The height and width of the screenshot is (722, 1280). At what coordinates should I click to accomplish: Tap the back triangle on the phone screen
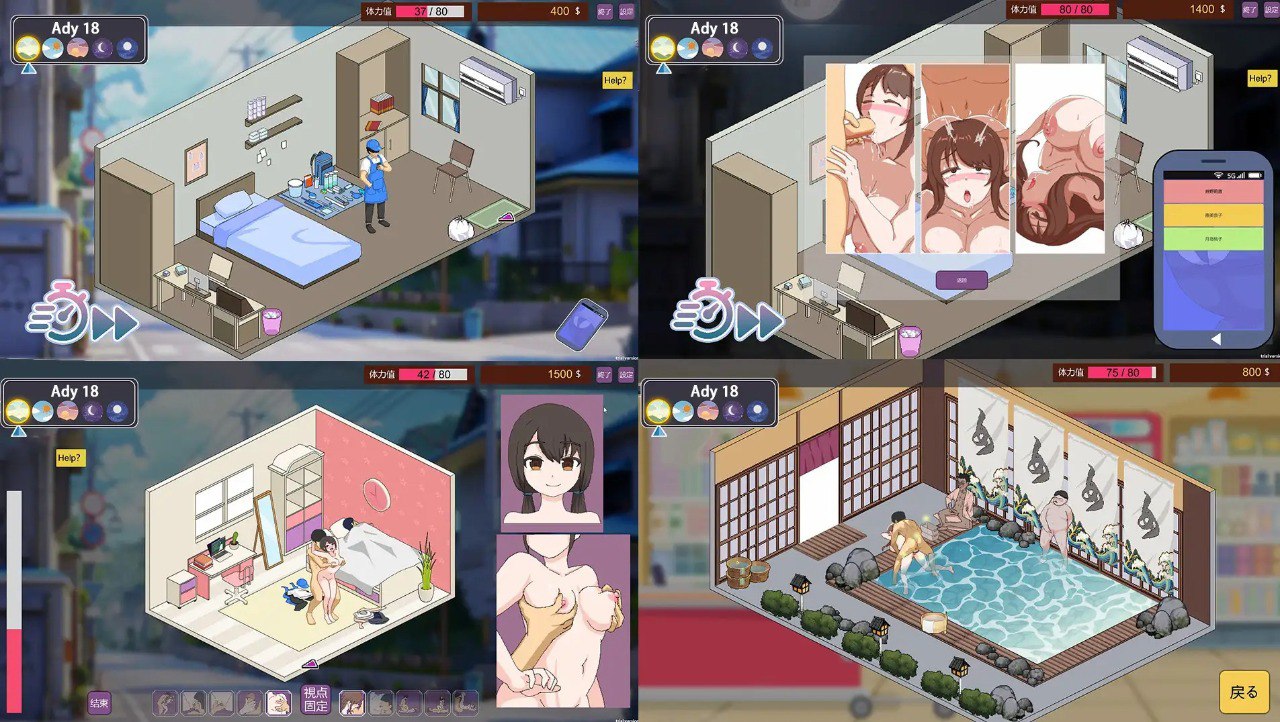tap(1216, 338)
